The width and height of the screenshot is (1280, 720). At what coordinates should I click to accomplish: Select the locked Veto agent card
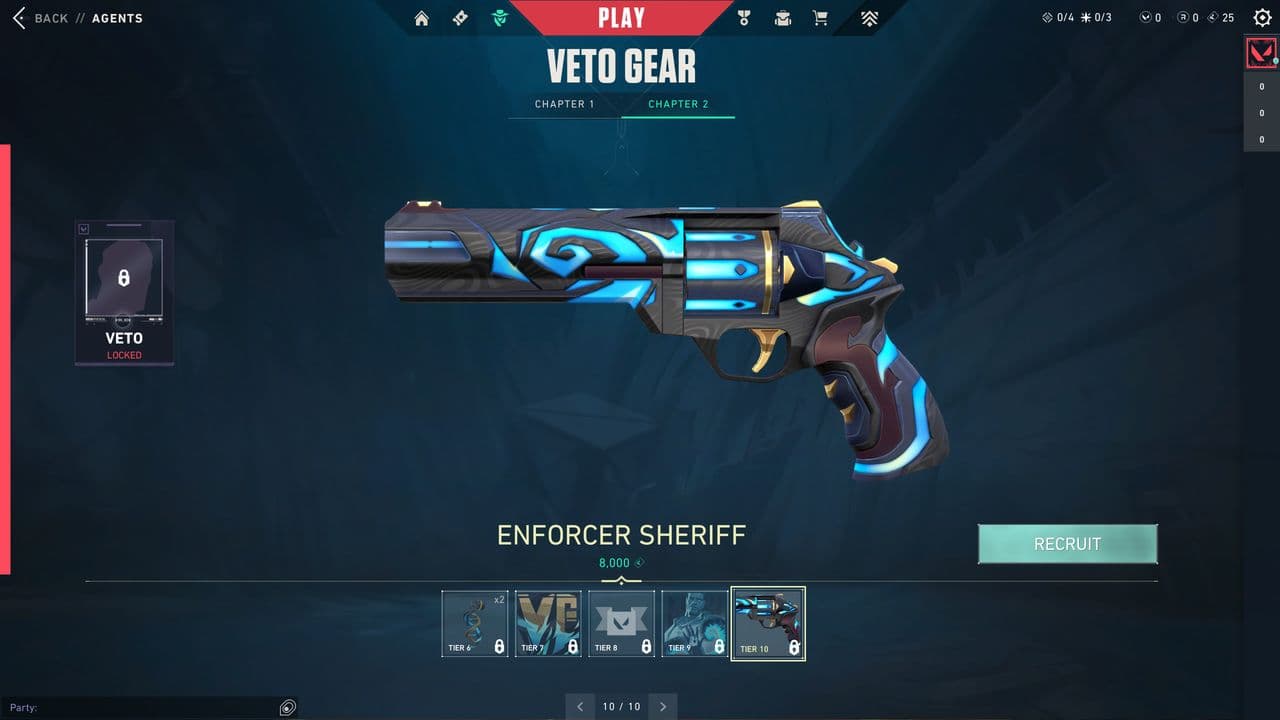(124, 290)
